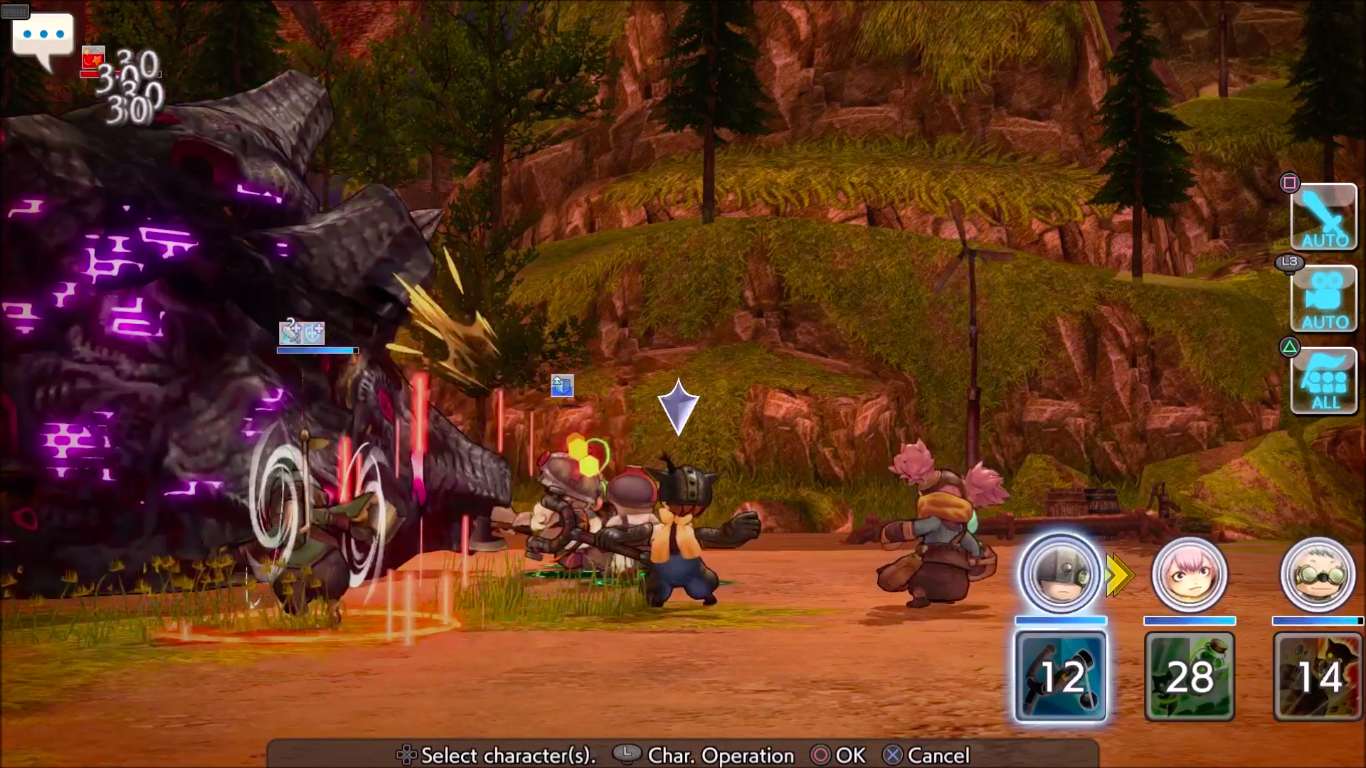This screenshot has width=1366, height=768.
Task: Choose the green potion action tile showing 28
Action: [x=1189, y=677]
